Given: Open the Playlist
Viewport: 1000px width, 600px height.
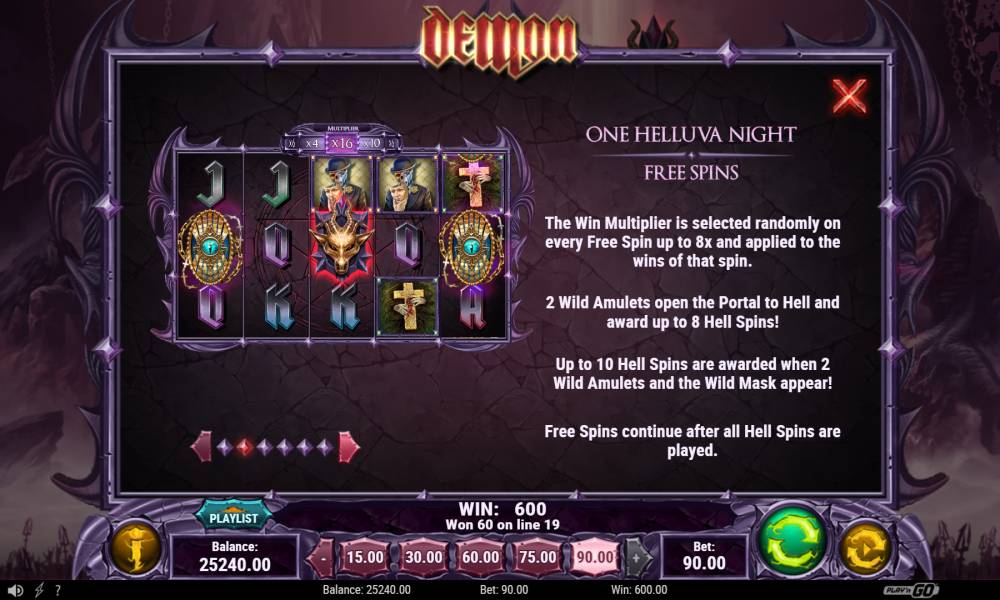Looking at the screenshot, I should pos(233,517).
